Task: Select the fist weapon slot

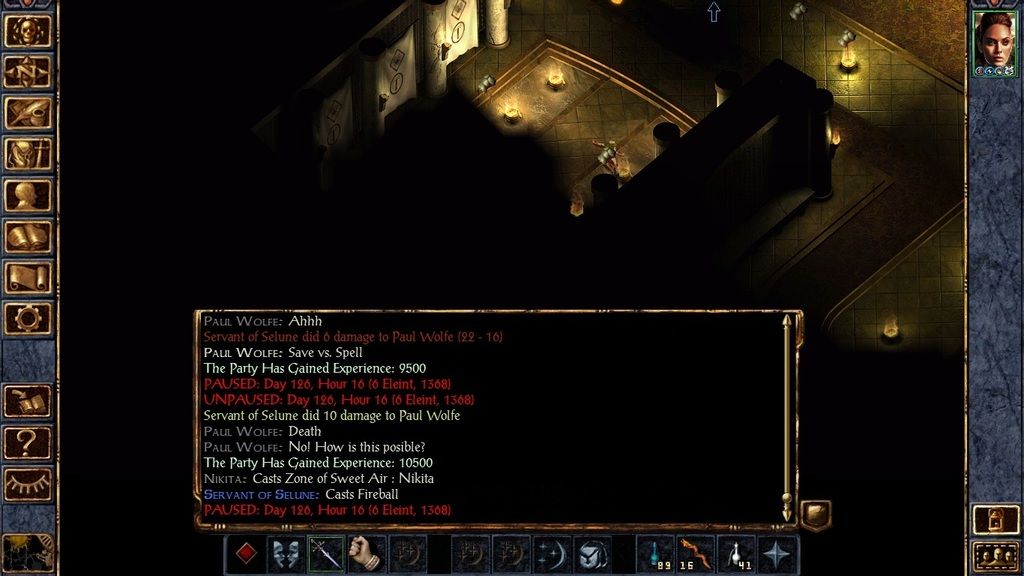Action: tap(367, 554)
